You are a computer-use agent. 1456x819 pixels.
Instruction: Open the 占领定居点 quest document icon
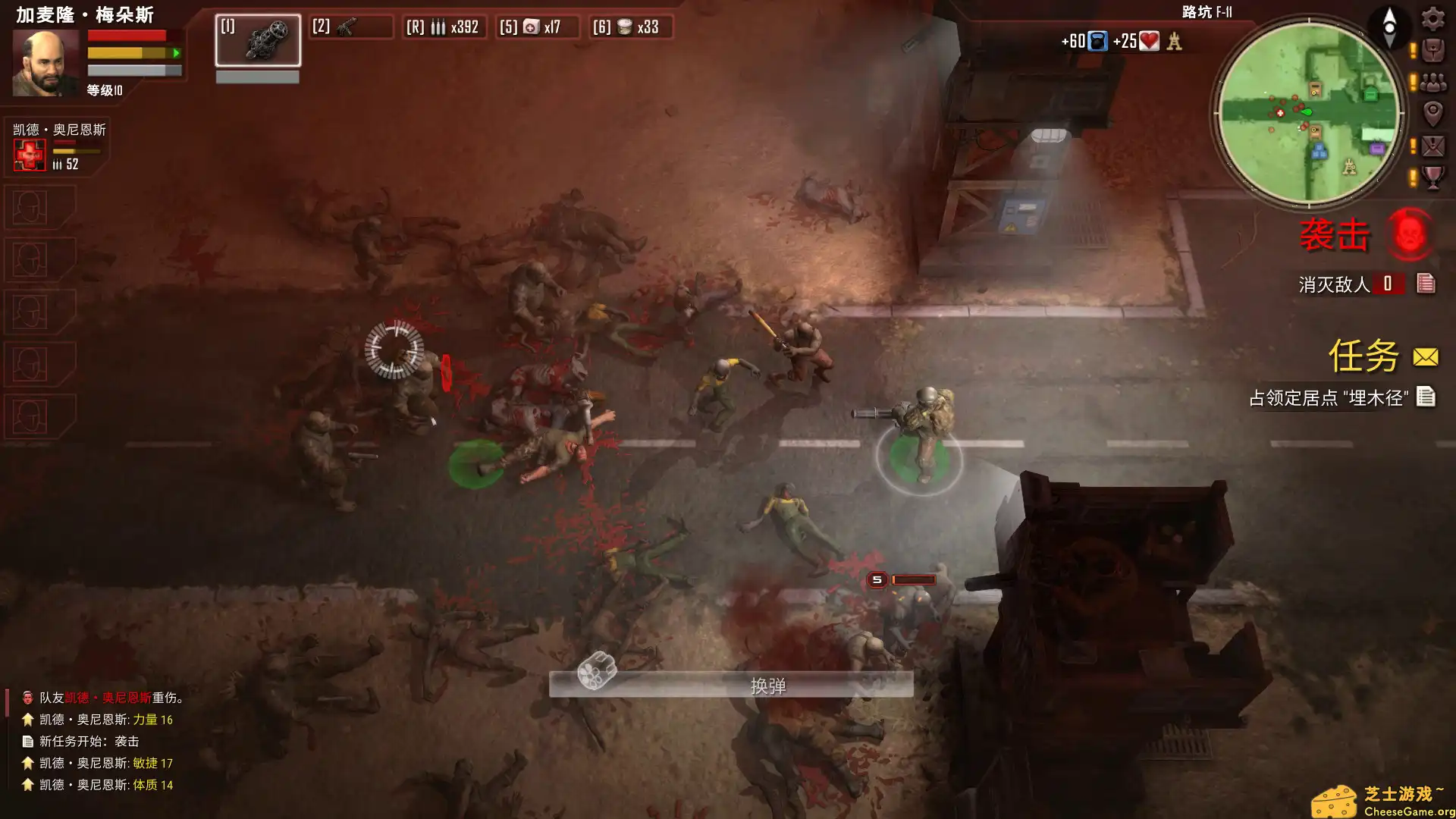(x=1429, y=395)
